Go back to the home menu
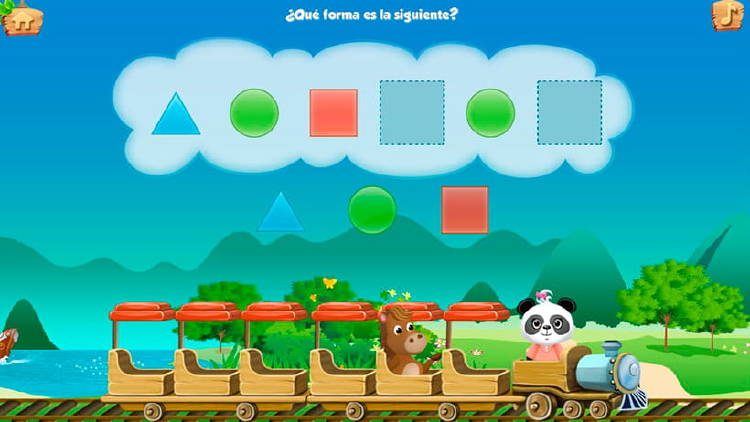 [x=22, y=18]
